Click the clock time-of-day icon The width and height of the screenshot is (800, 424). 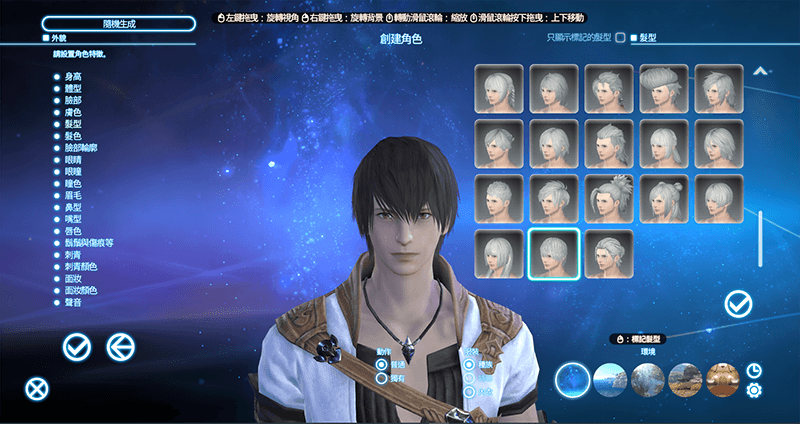pos(754,370)
